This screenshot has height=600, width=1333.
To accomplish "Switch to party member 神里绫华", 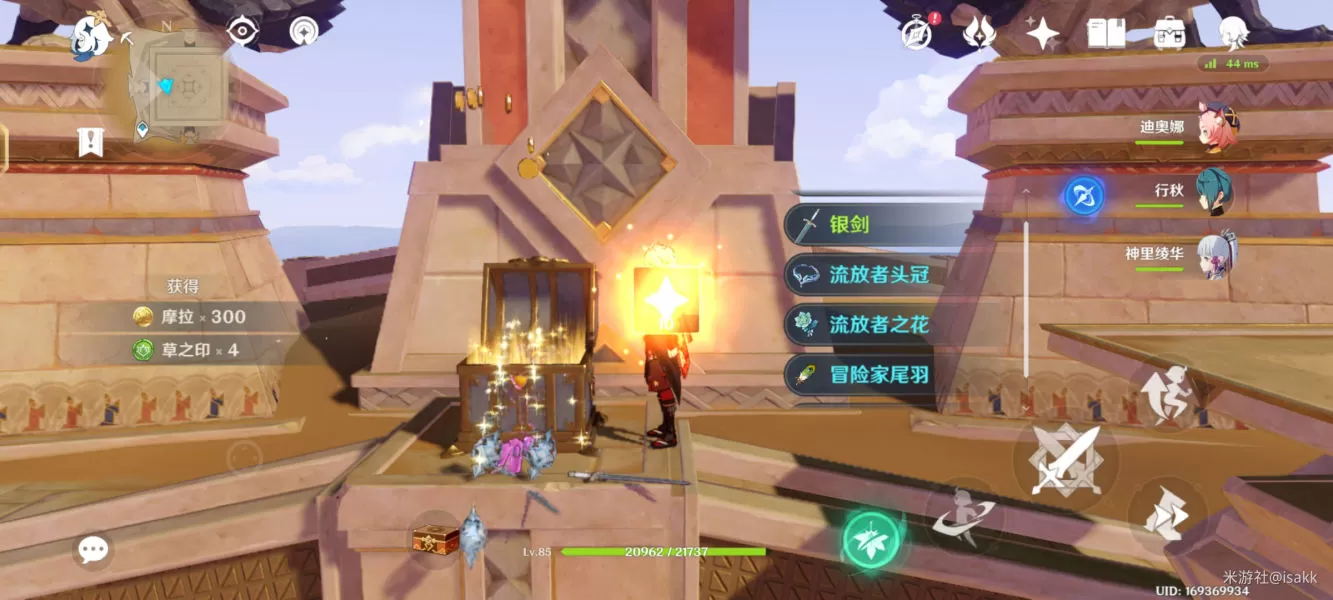I will (x=1216, y=254).
